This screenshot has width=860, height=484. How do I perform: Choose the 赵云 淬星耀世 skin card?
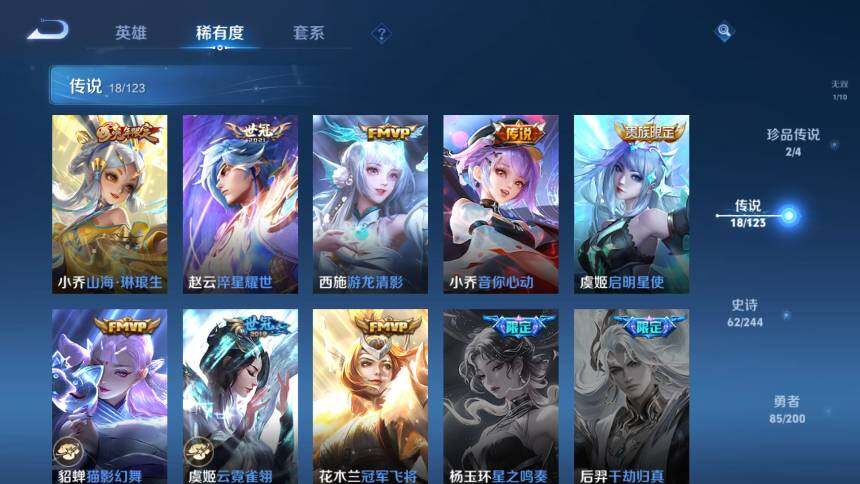240,204
